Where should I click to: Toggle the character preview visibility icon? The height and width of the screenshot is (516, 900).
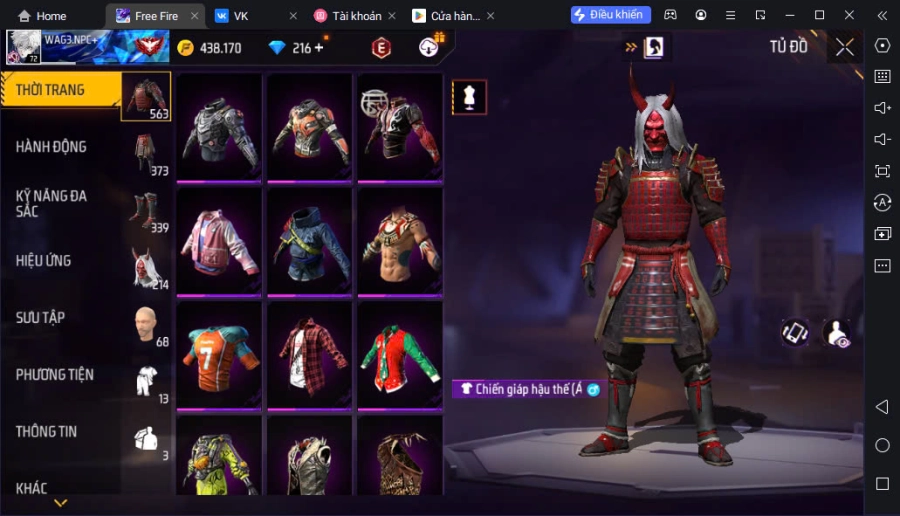[x=836, y=333]
